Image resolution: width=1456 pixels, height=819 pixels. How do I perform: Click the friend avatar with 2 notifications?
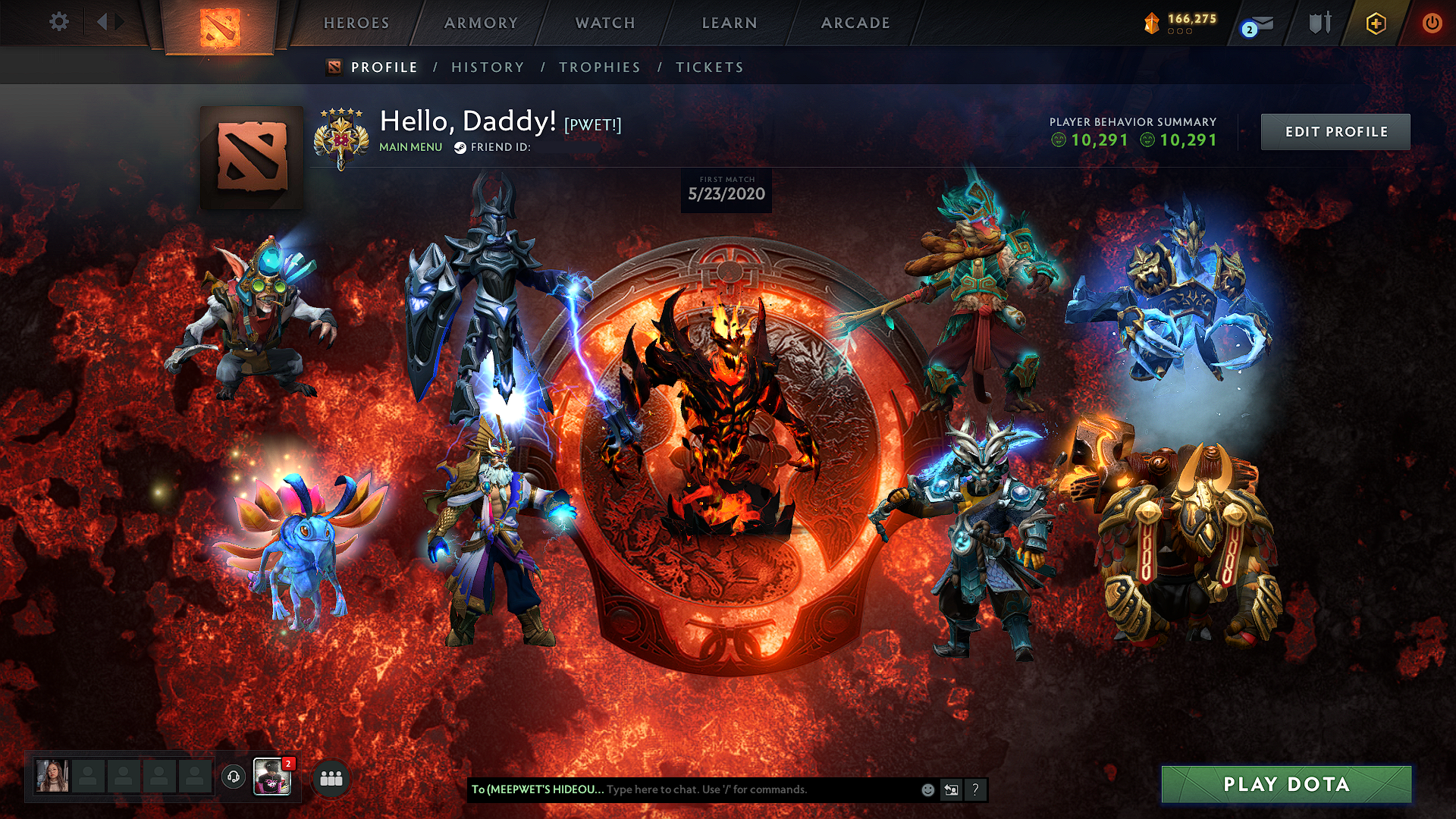pos(273,775)
